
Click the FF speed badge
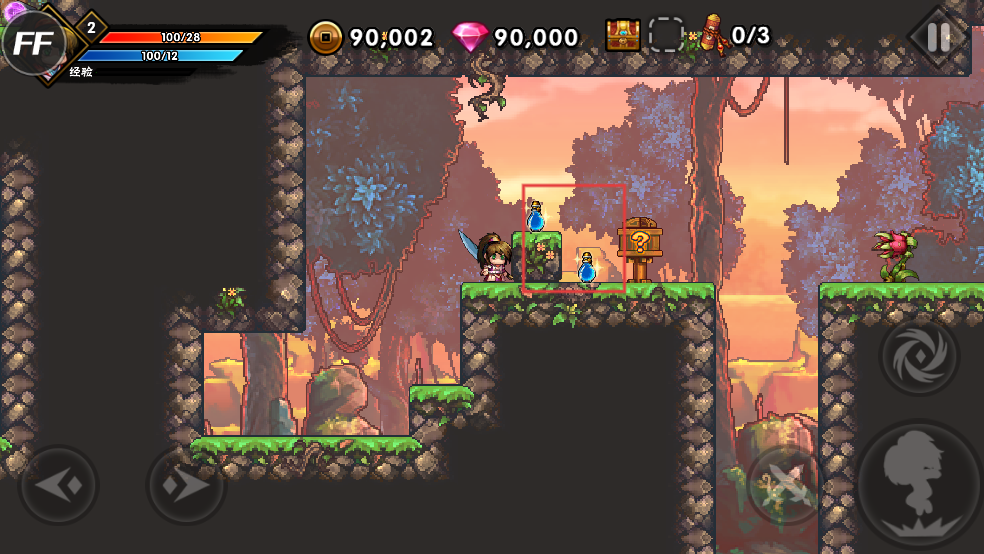point(31,43)
